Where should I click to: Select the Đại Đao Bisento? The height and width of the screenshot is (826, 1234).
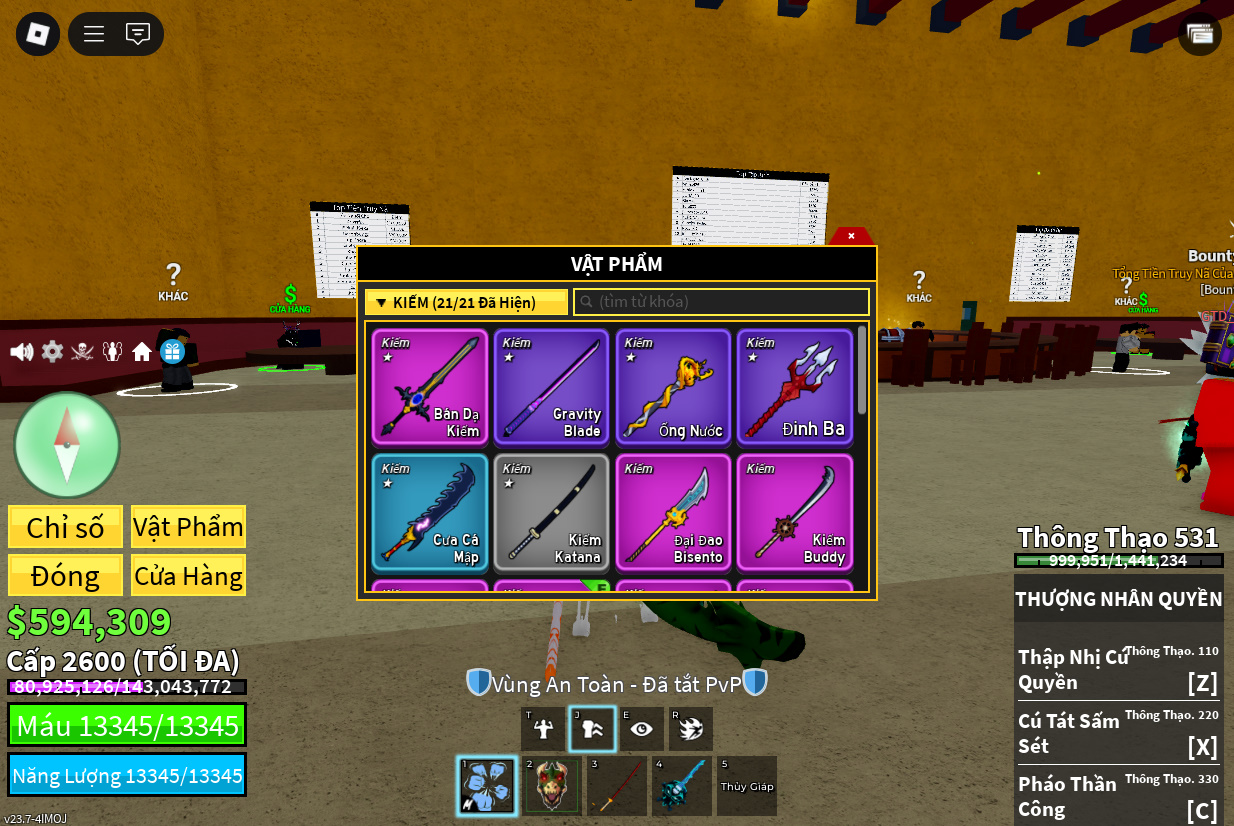click(x=673, y=512)
